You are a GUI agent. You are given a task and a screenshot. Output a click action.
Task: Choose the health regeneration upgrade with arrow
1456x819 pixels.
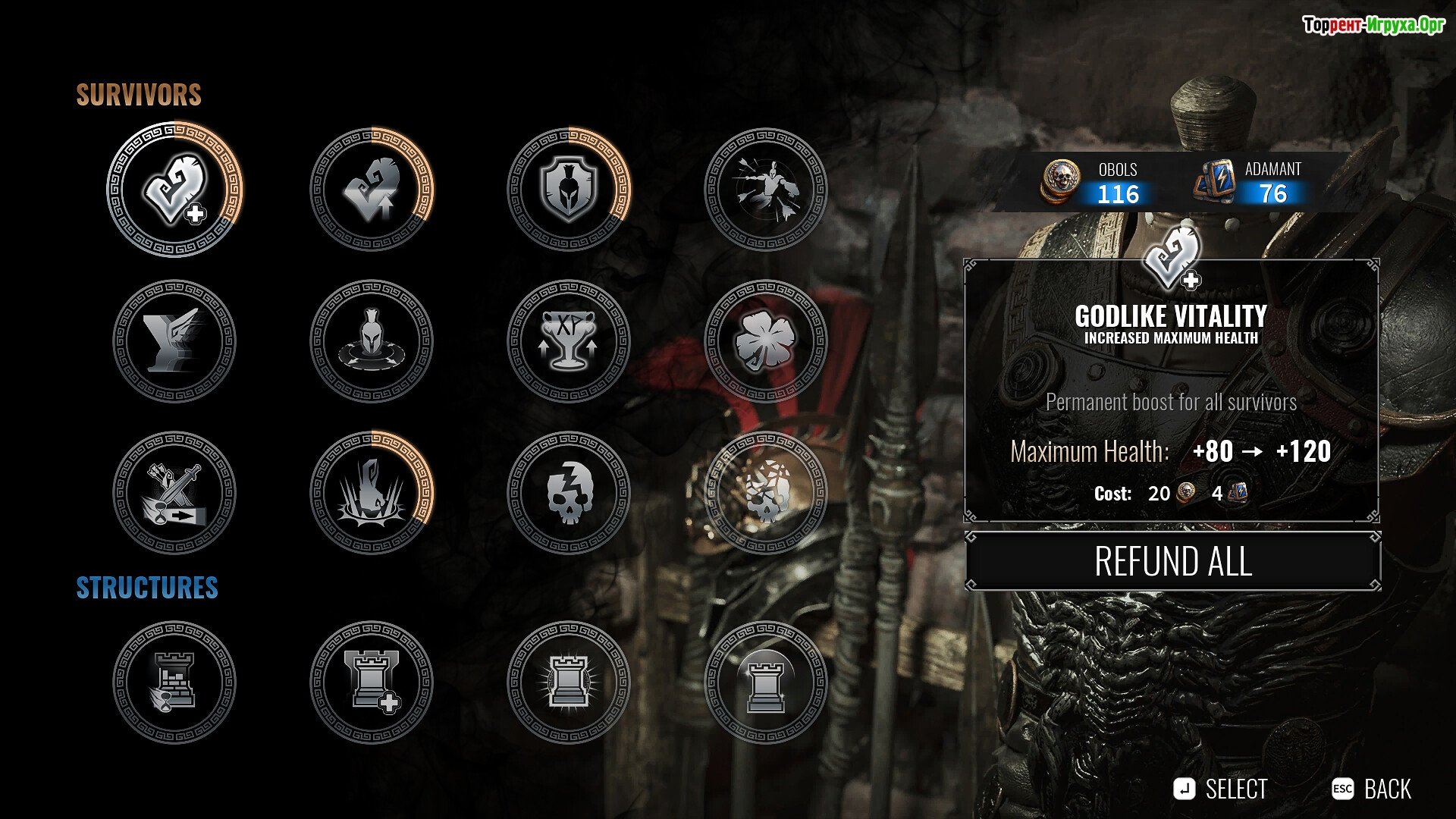point(372,190)
